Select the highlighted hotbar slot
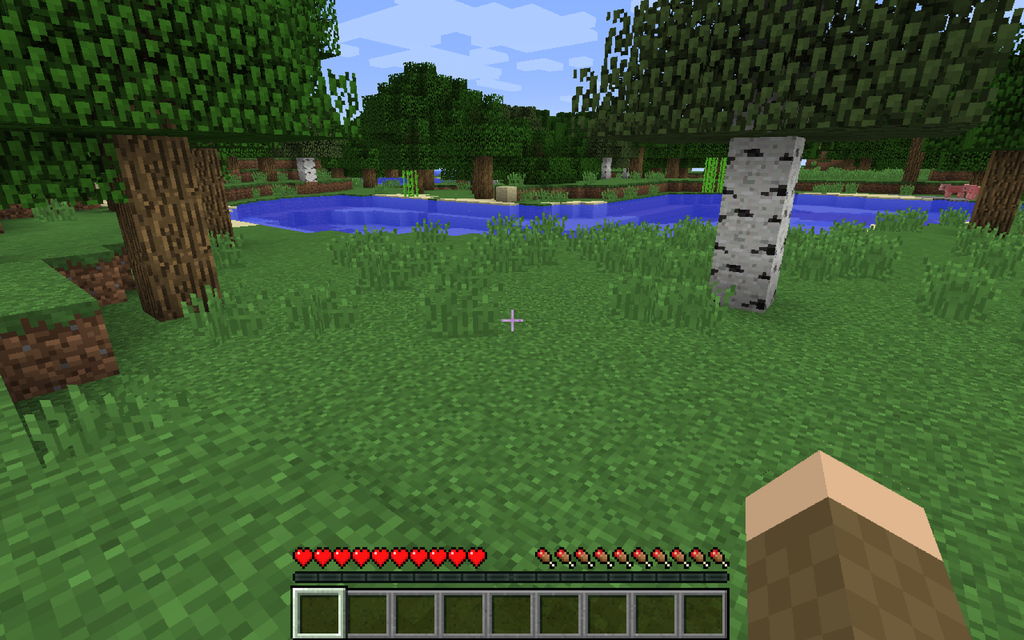 pos(319,612)
